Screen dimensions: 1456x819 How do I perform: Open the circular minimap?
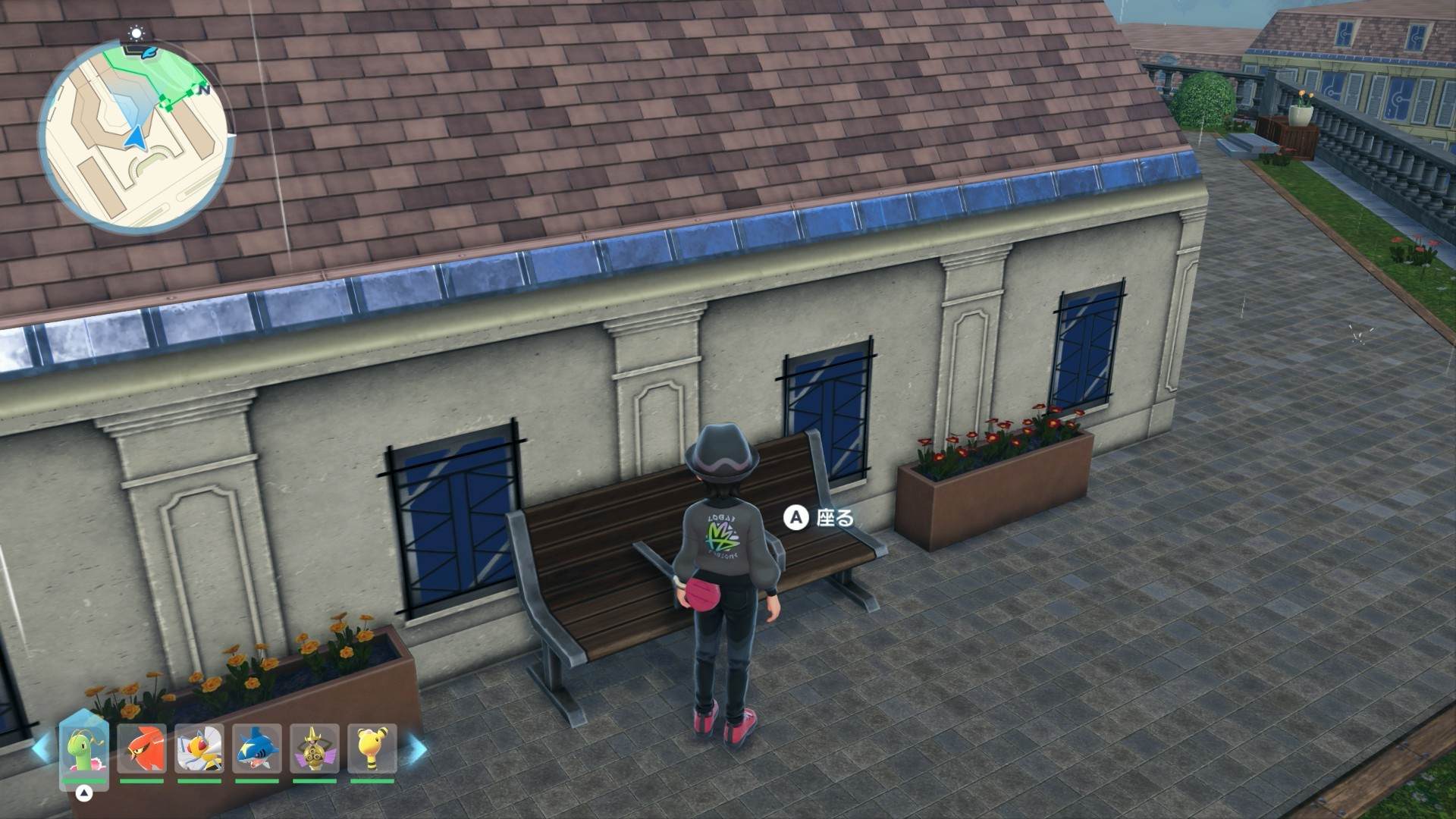pos(136,136)
